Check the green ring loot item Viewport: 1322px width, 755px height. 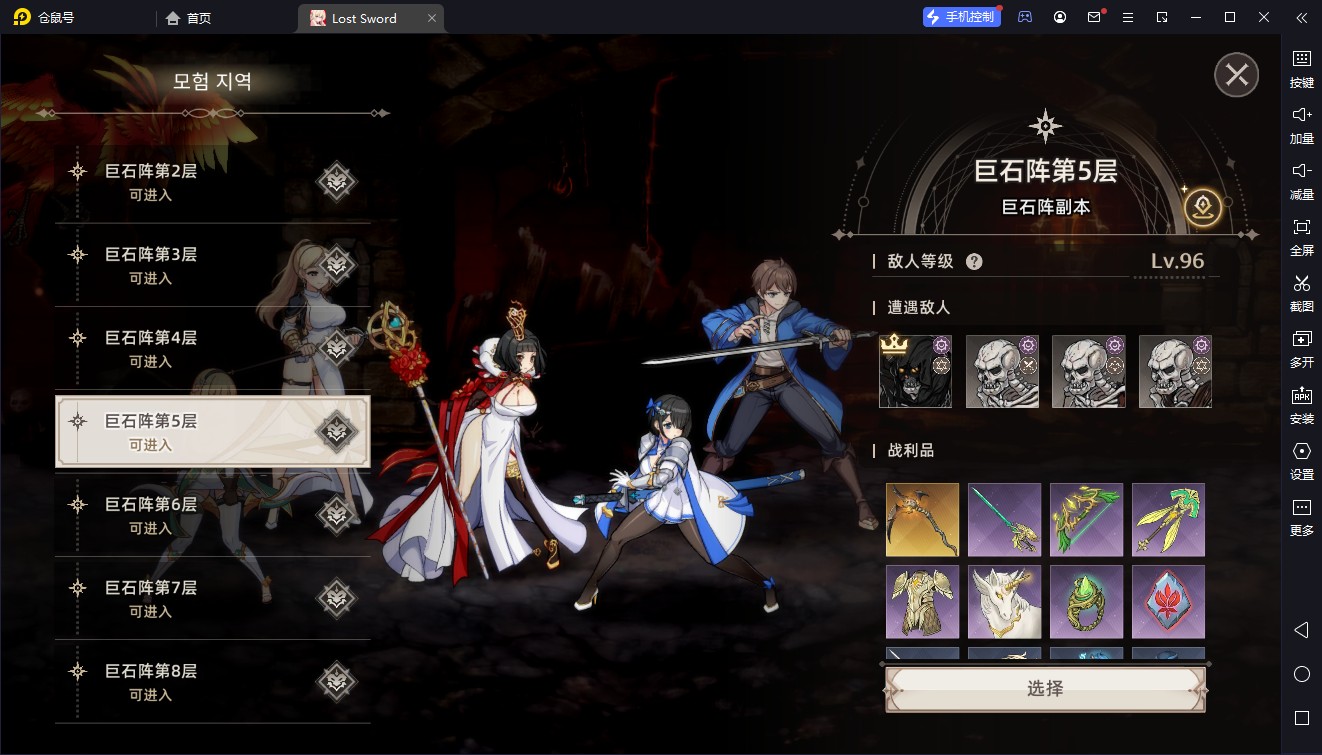[x=1086, y=602]
